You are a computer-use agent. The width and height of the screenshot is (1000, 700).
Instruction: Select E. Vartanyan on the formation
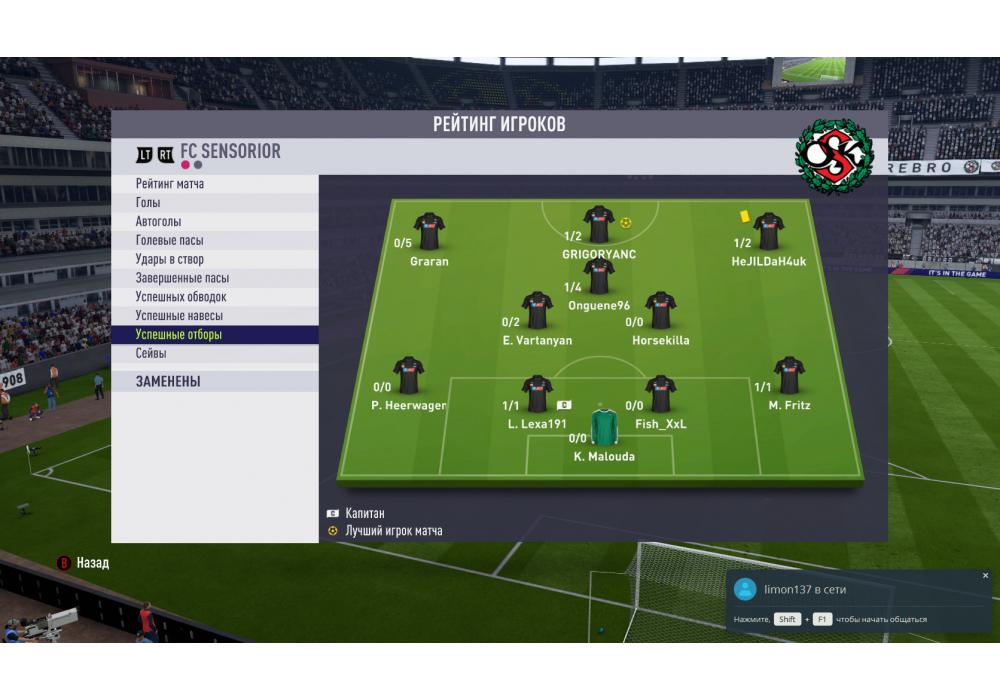pyautogui.click(x=537, y=311)
